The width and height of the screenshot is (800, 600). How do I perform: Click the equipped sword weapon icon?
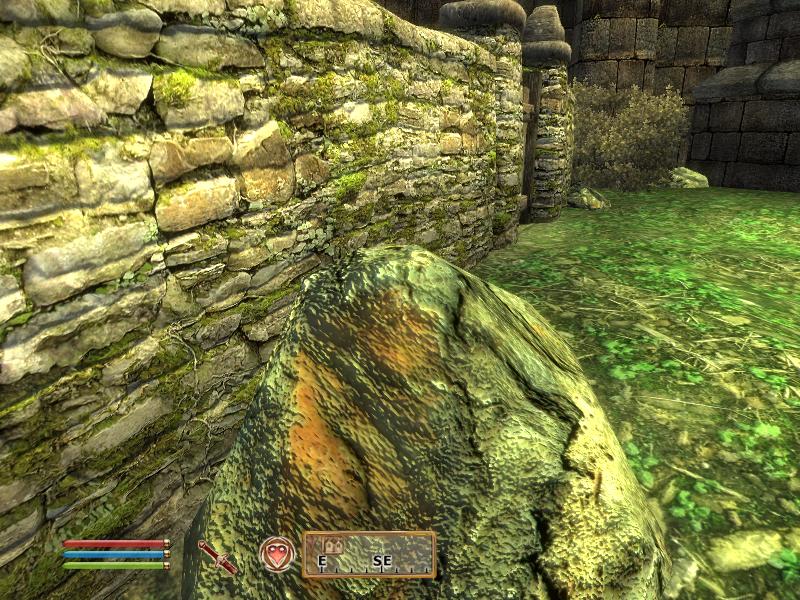tap(217, 556)
